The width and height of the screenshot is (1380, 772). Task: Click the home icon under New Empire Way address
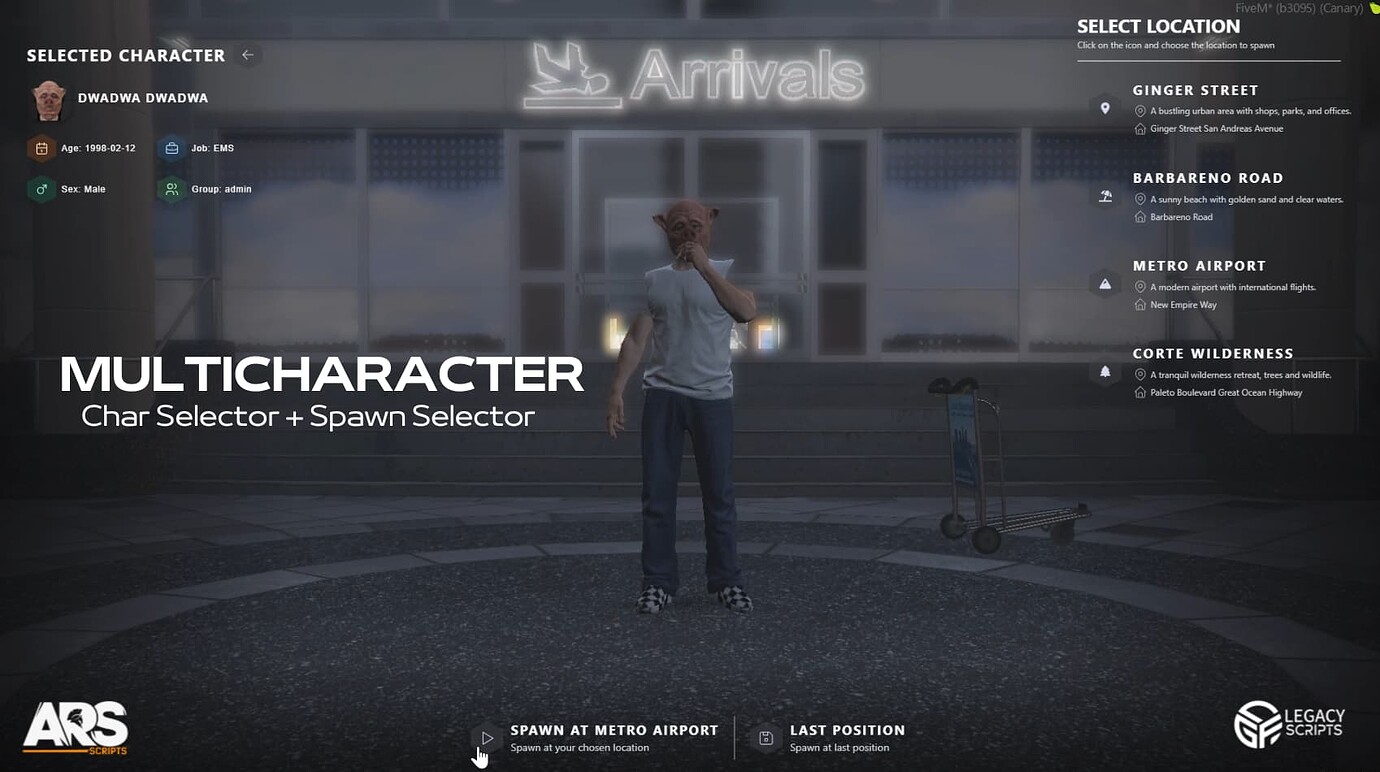click(x=1140, y=304)
